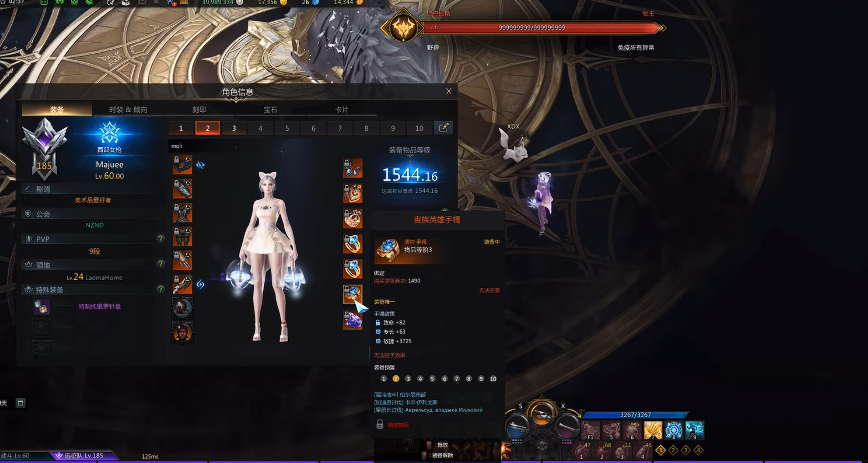Click the help icon beside PVP
The height and width of the screenshot is (463, 868).
[x=161, y=239]
